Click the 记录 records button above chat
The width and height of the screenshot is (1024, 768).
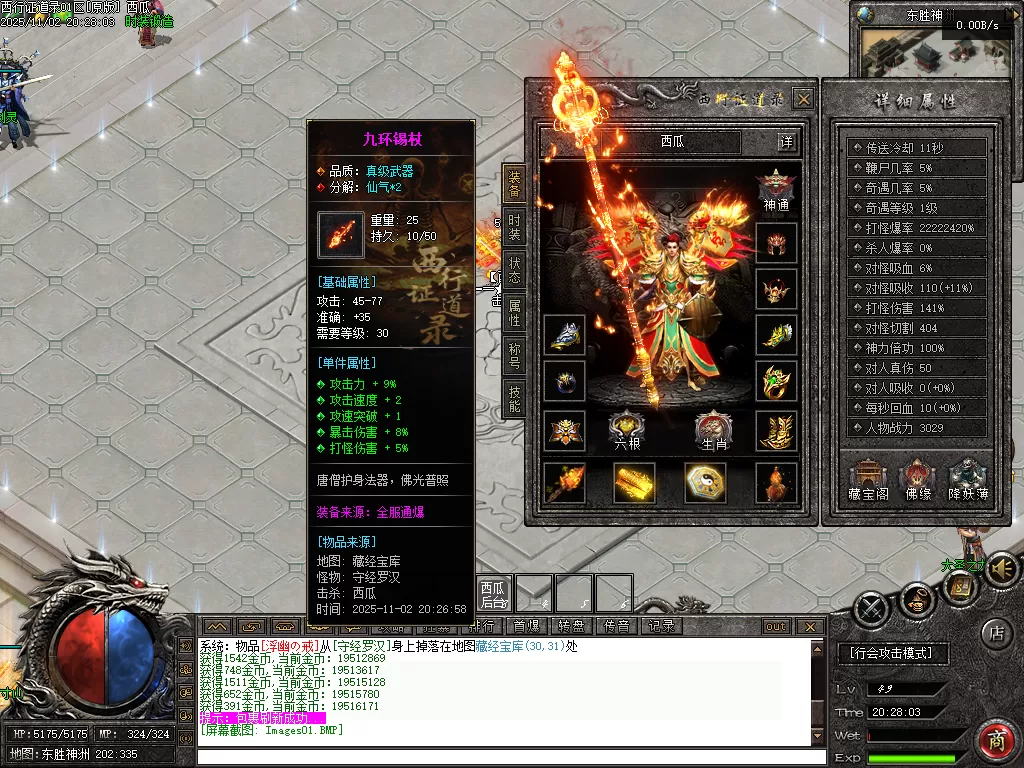[661, 626]
